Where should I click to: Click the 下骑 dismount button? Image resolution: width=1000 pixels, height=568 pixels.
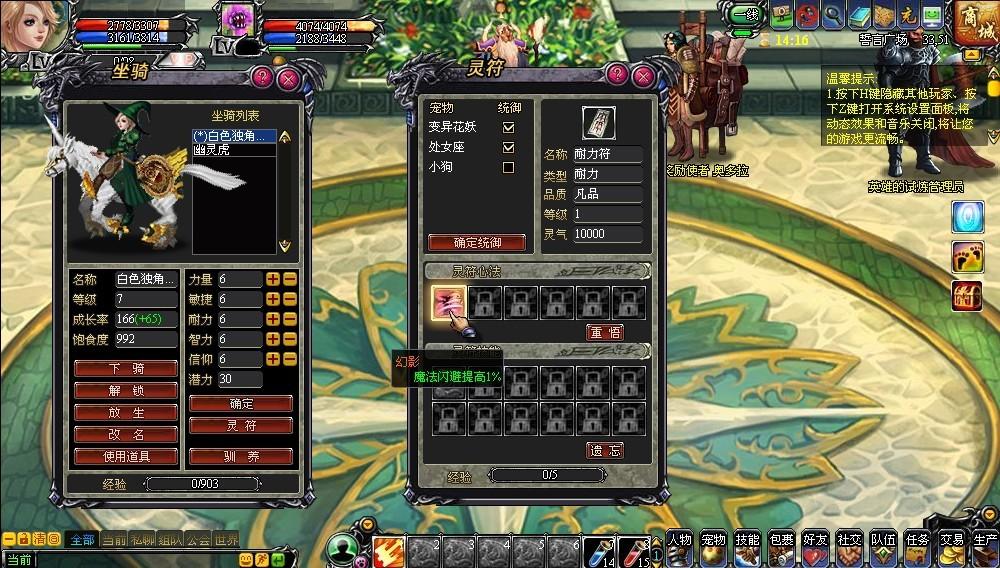click(x=126, y=368)
